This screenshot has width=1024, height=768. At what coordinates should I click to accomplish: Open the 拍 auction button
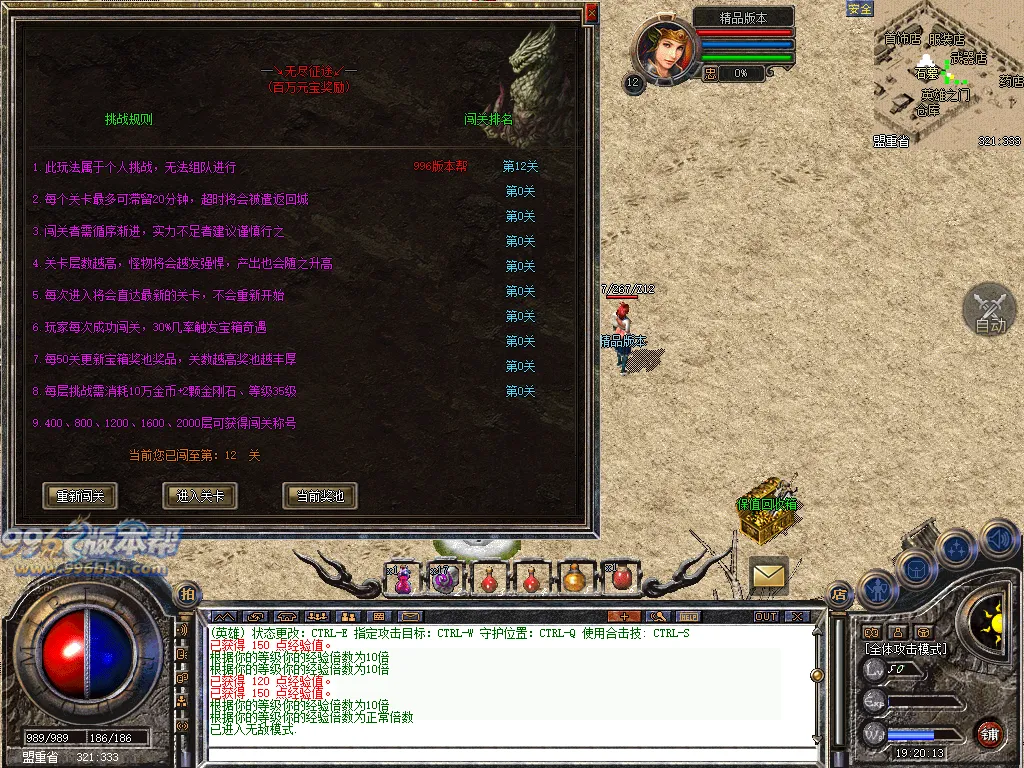point(187,594)
